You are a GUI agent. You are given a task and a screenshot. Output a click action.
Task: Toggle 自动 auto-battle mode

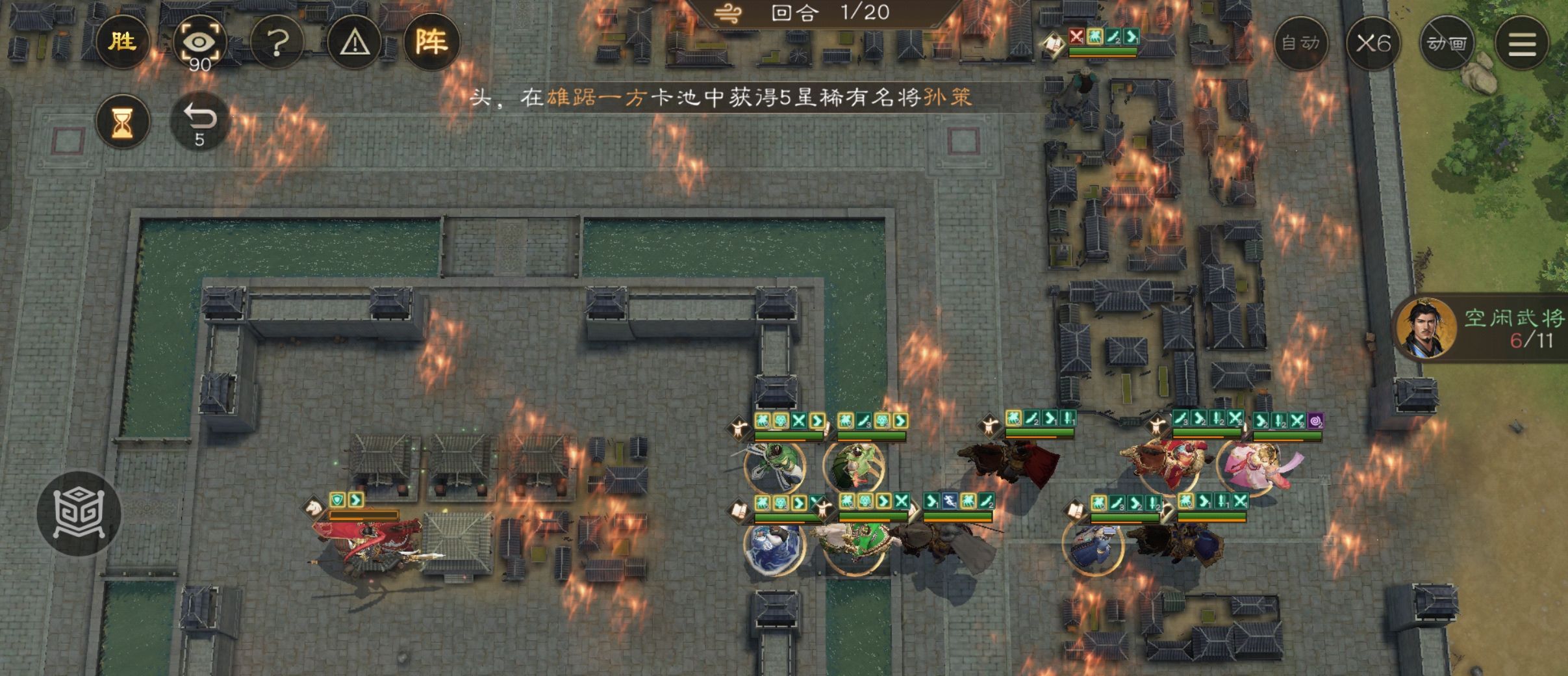click(x=1301, y=42)
